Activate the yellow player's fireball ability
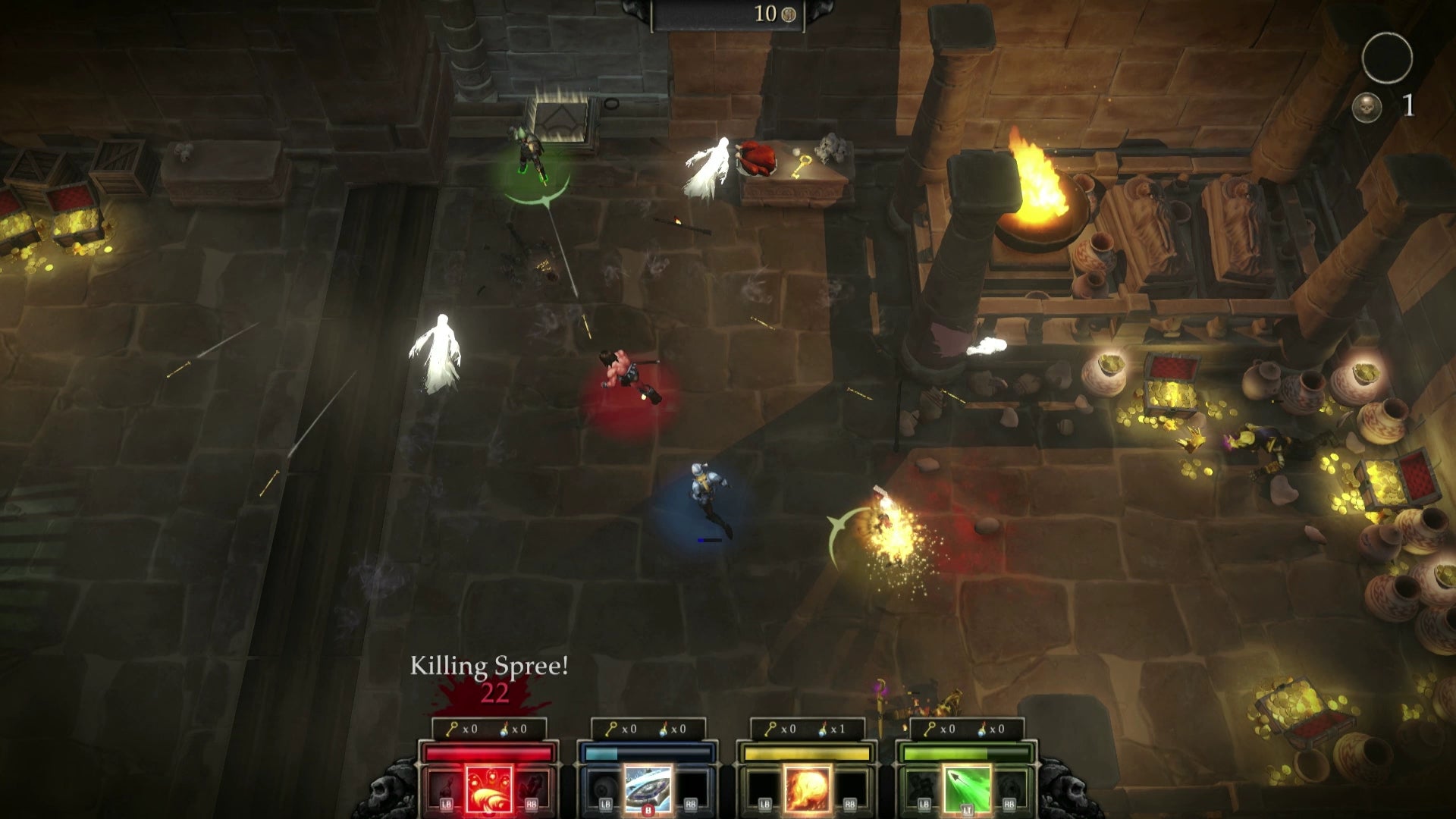 [807, 789]
